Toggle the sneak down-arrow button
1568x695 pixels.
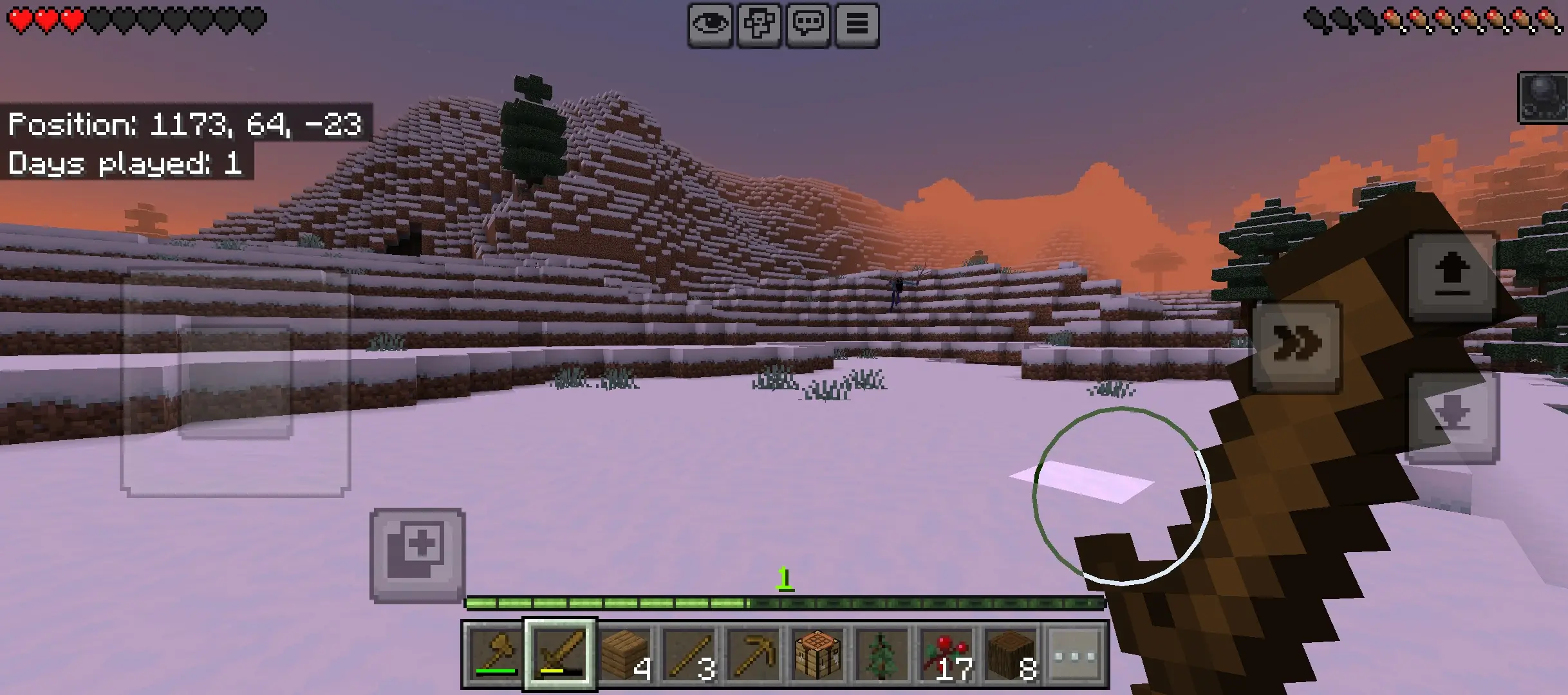pyautogui.click(x=1452, y=417)
